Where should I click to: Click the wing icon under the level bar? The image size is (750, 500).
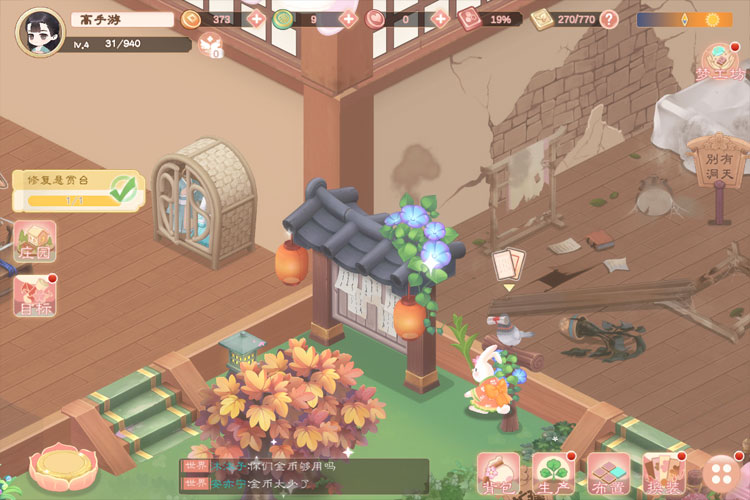click(210, 43)
